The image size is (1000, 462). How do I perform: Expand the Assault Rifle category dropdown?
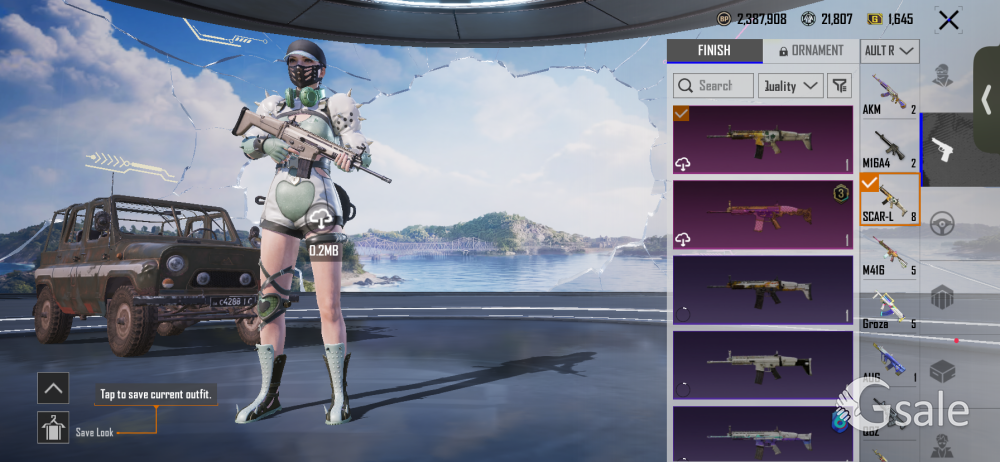point(890,51)
